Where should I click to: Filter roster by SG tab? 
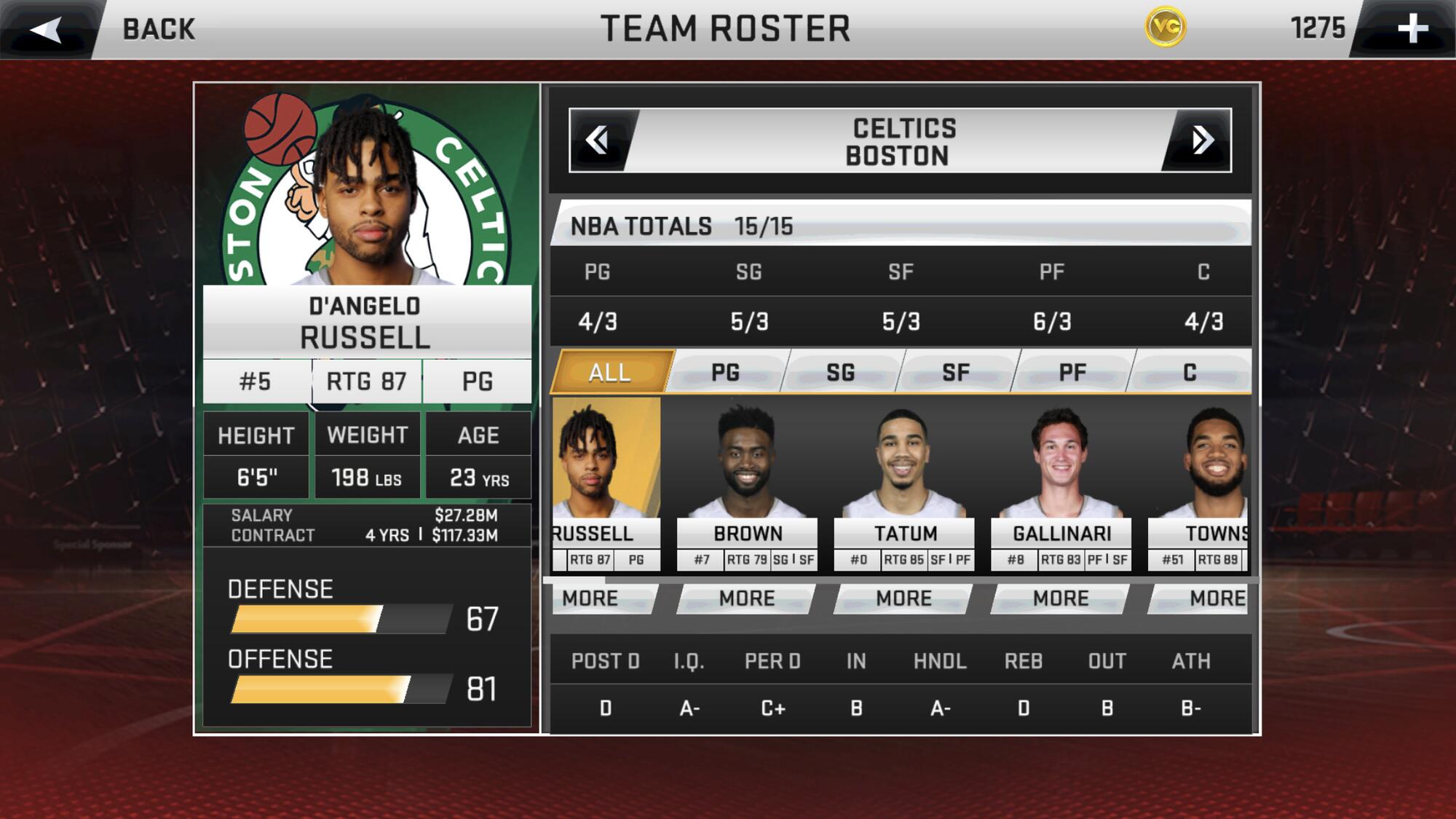pyautogui.click(x=840, y=373)
